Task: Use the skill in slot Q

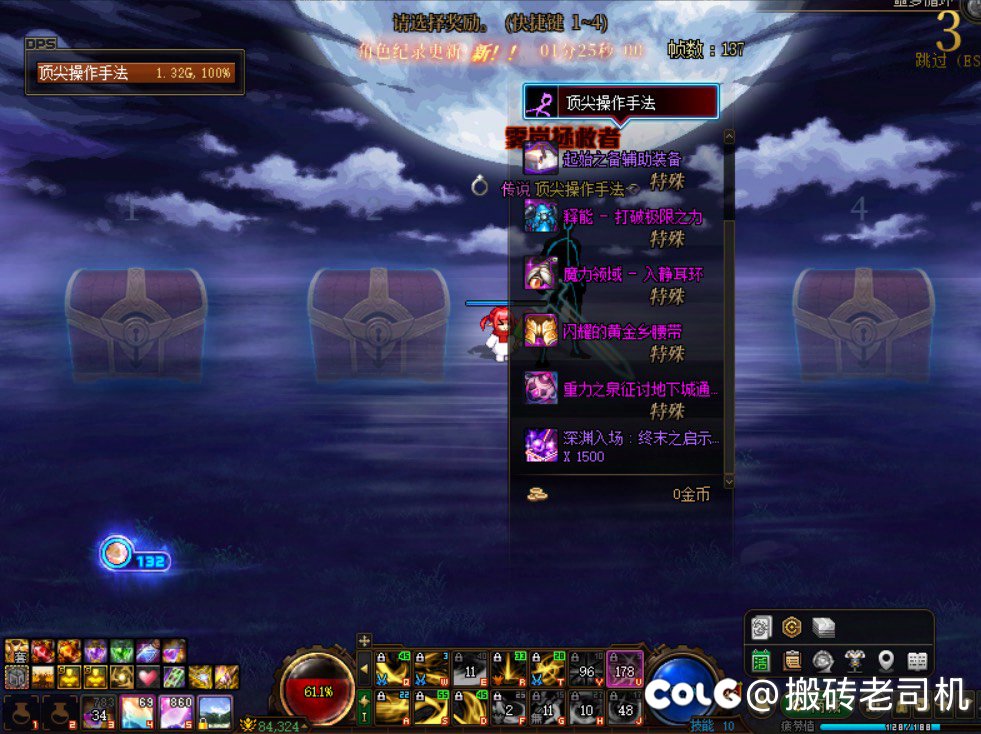Action: click(x=393, y=670)
